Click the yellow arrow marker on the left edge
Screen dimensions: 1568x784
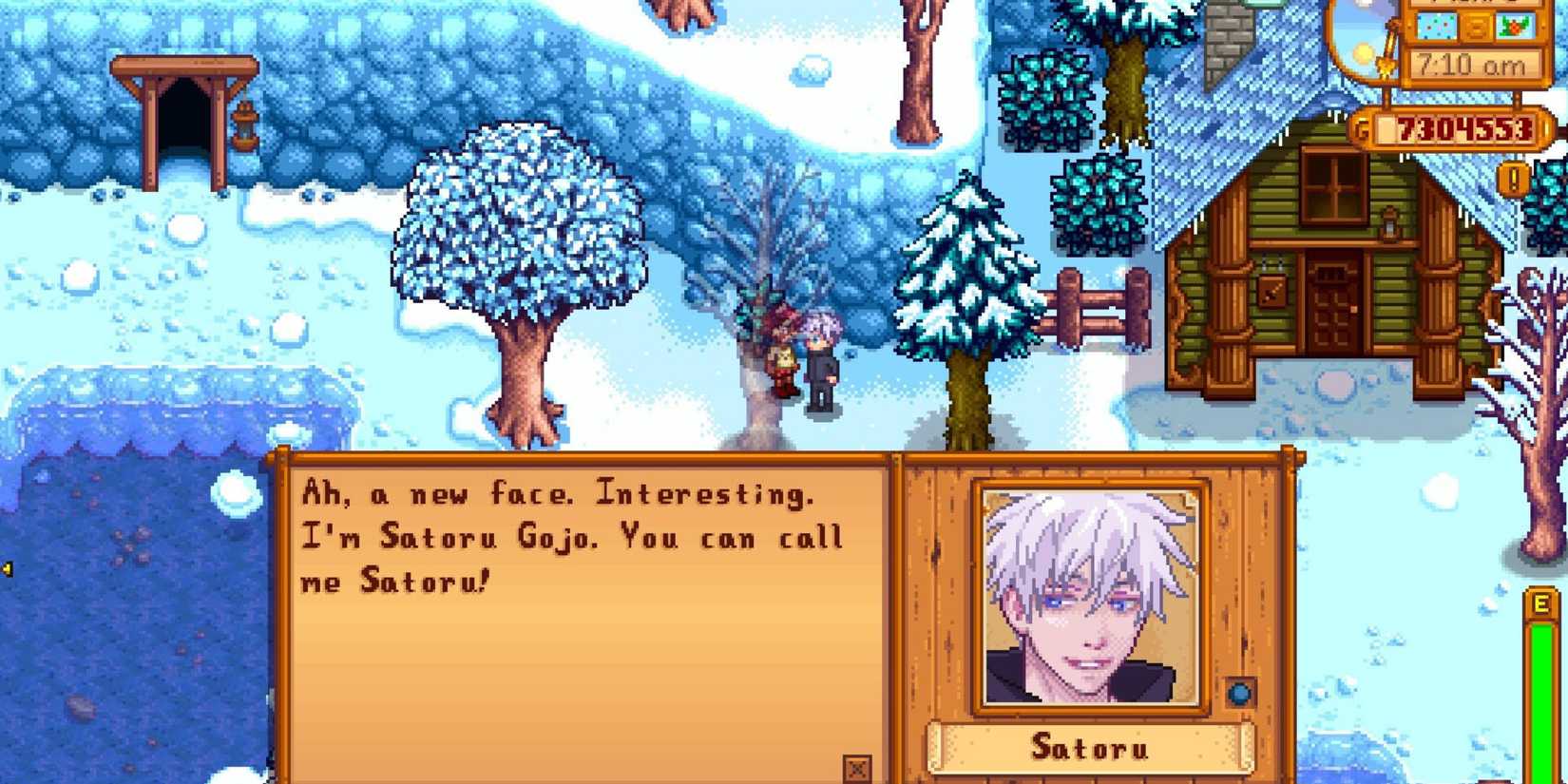coord(8,570)
